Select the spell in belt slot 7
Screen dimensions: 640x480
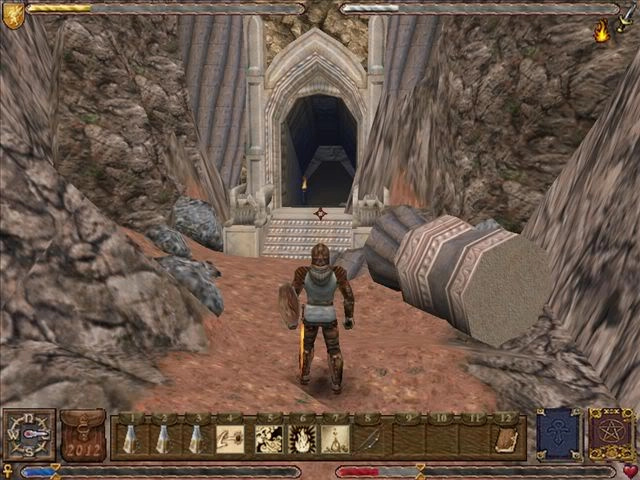point(337,438)
